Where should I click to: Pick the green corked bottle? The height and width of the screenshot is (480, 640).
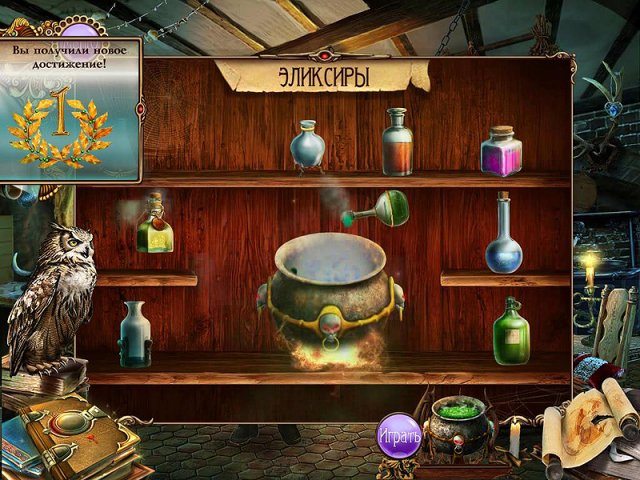[x=510, y=331]
